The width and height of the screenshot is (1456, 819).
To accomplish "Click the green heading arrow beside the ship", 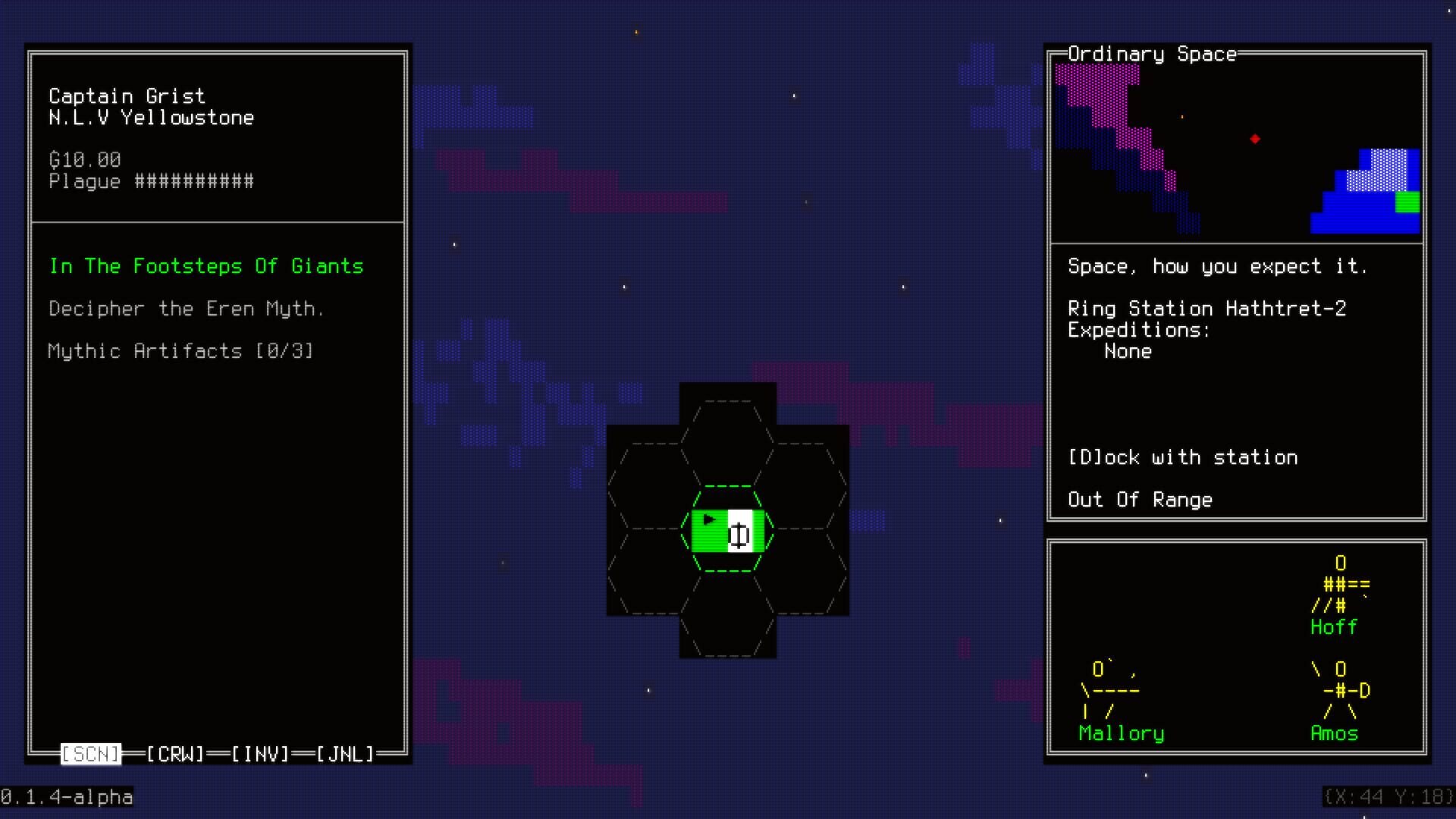I will 709,519.
